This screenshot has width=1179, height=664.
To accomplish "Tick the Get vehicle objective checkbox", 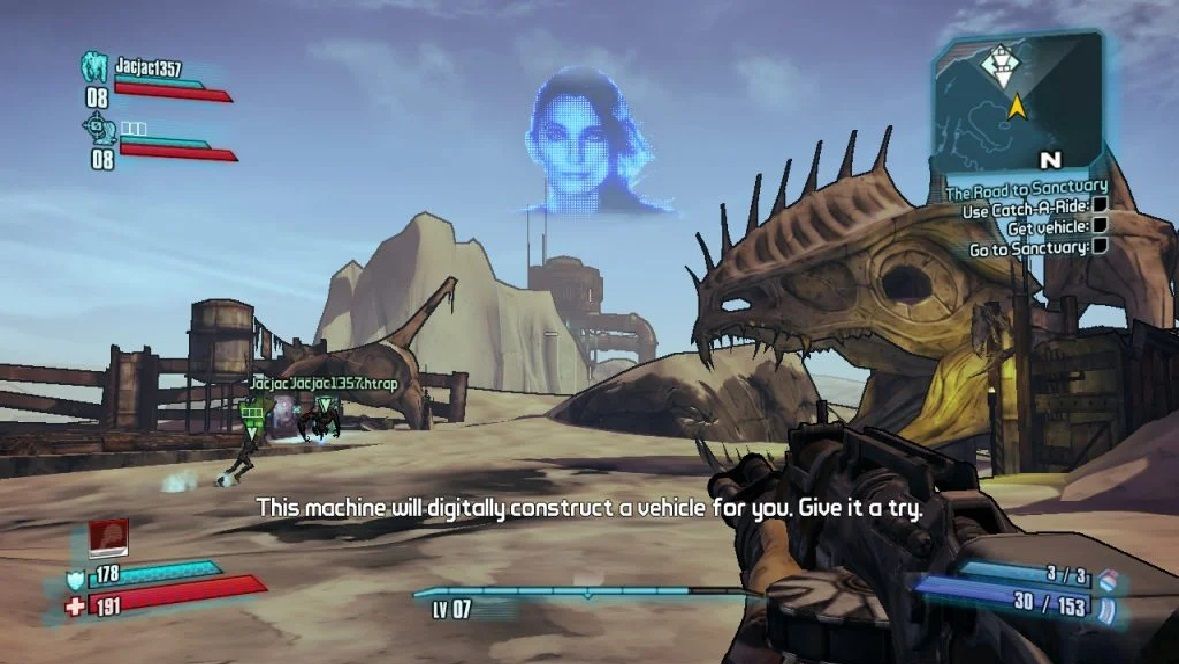I will 1099,227.
